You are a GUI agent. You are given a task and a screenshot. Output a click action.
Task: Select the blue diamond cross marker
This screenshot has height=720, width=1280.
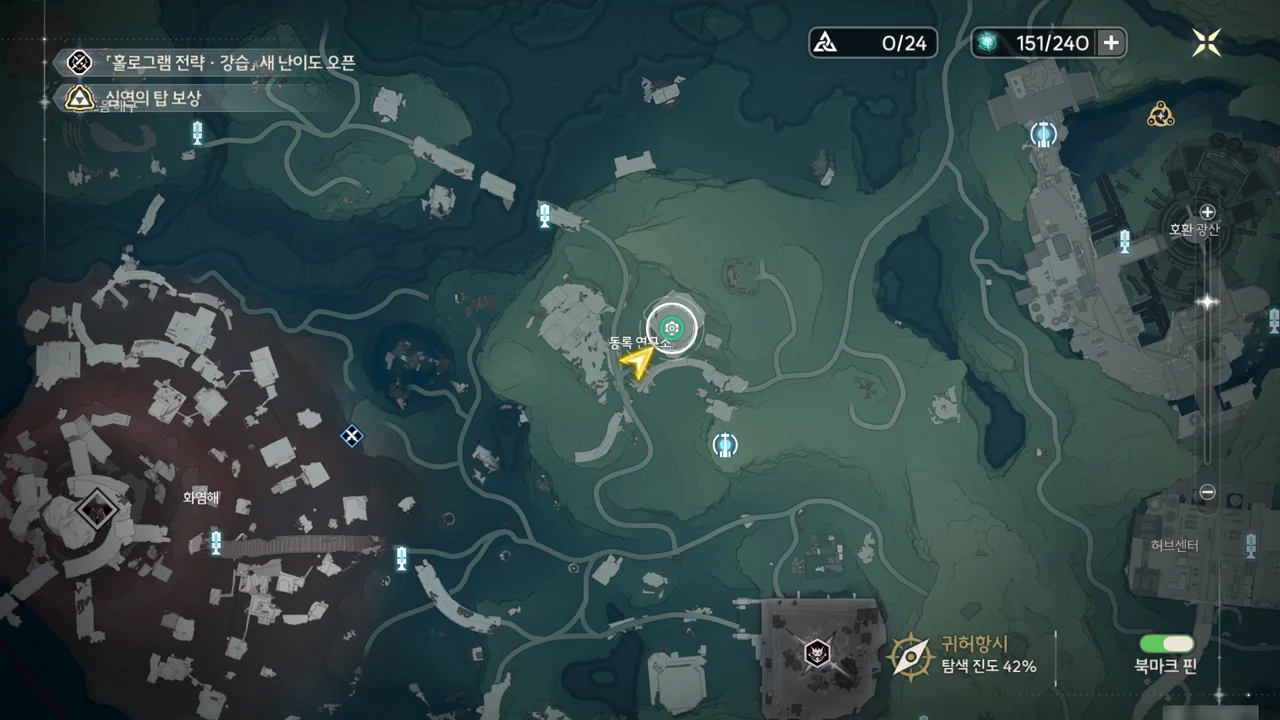[351, 435]
